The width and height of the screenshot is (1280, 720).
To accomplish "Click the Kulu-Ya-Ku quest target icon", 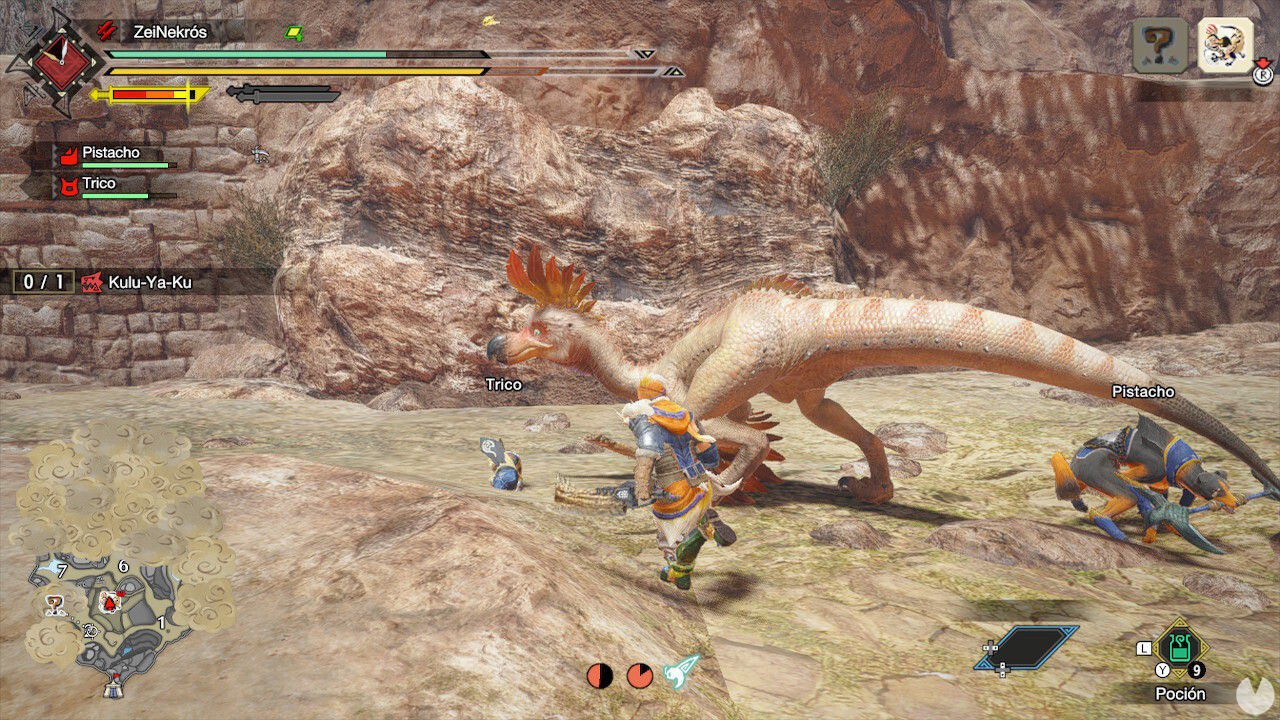I will pyautogui.click(x=92, y=281).
